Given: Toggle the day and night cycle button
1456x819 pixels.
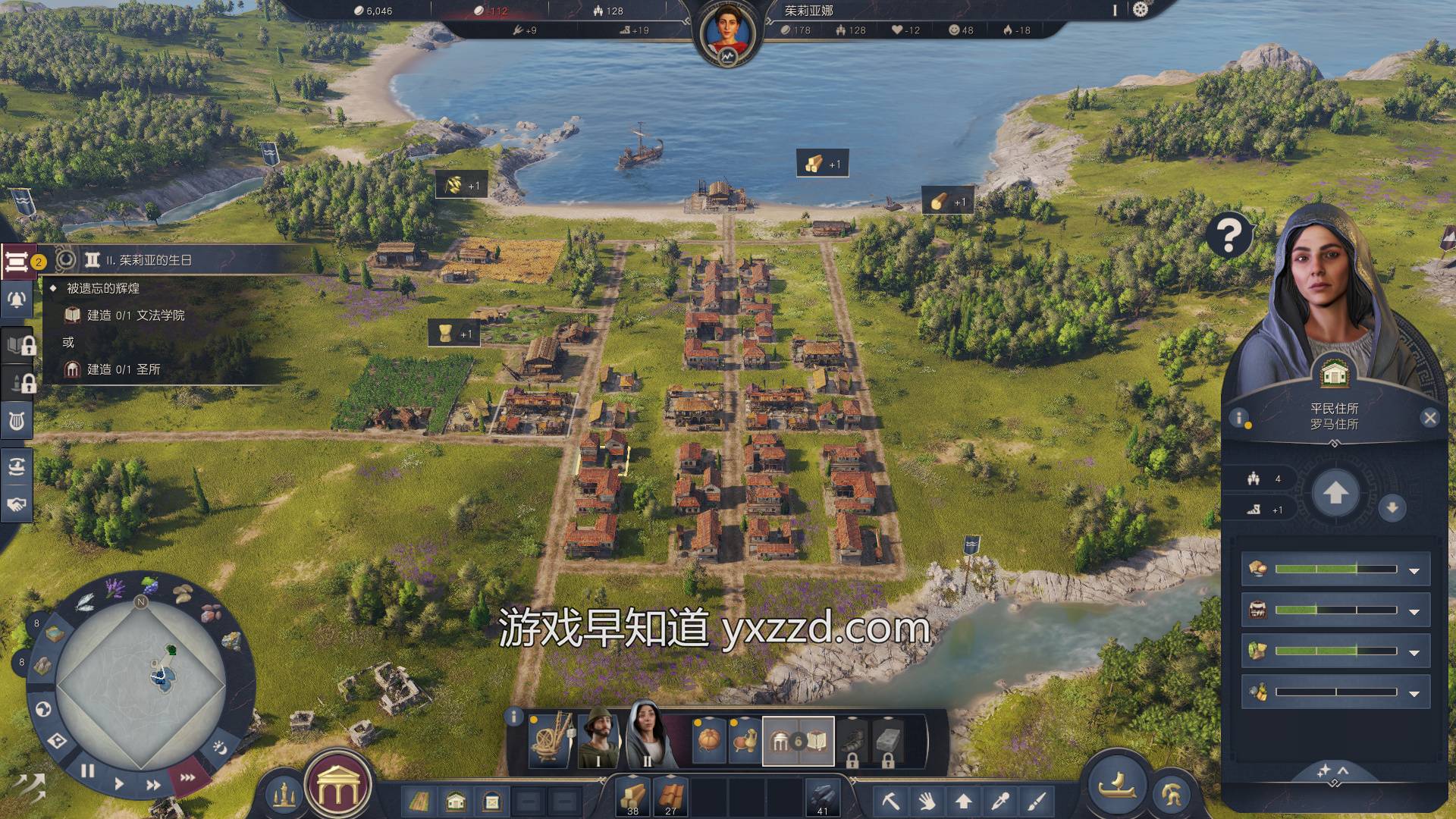Looking at the screenshot, I should [x=219, y=748].
